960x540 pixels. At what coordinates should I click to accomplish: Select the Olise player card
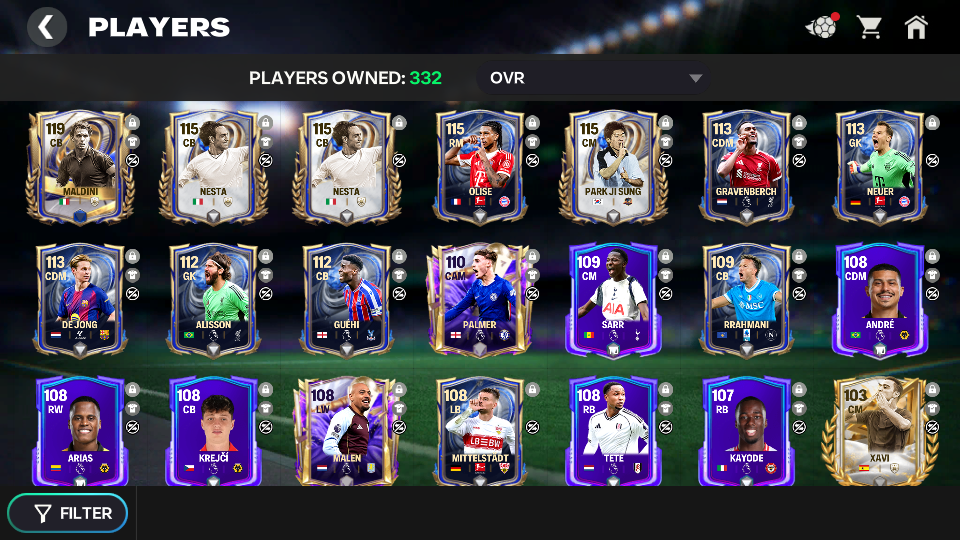pyautogui.click(x=480, y=166)
